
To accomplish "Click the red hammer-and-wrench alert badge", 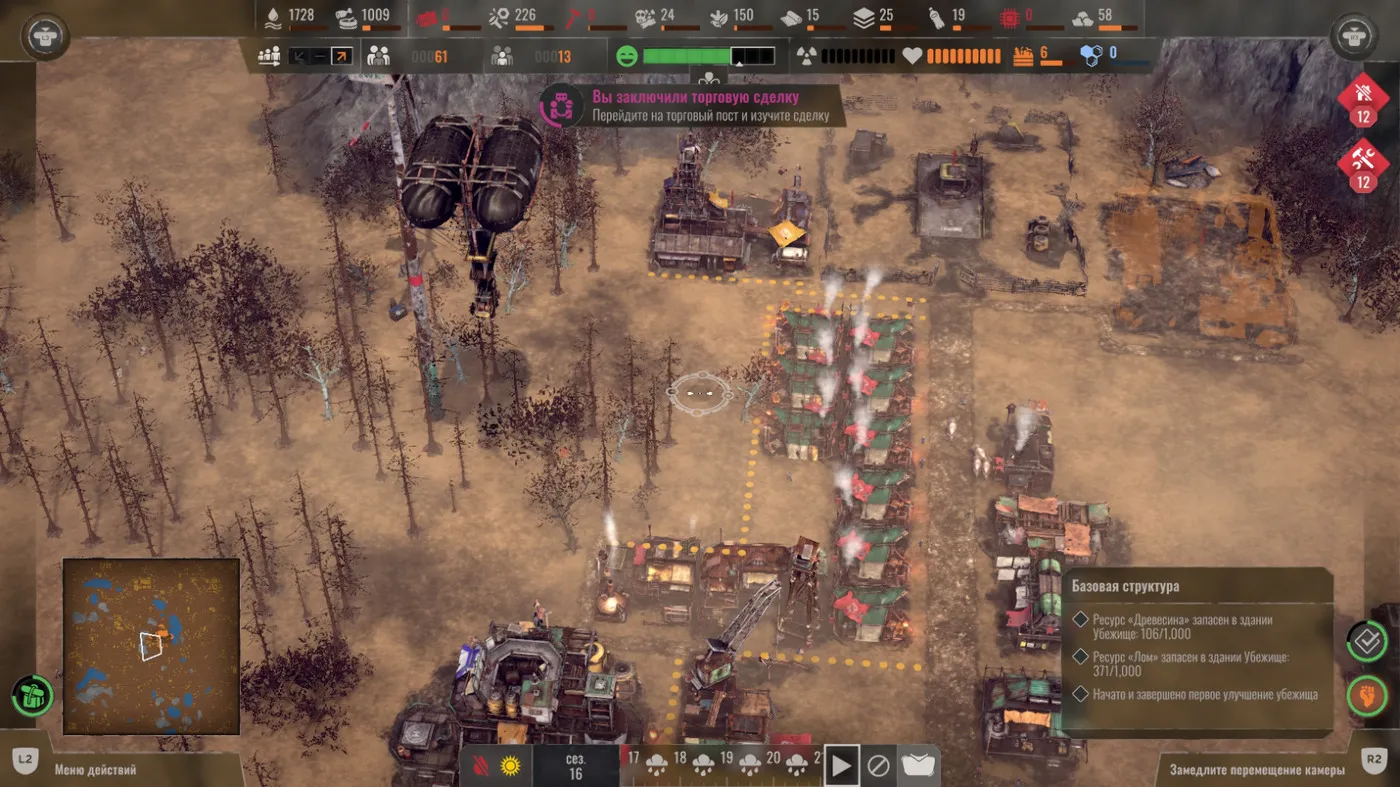I will click(1362, 165).
